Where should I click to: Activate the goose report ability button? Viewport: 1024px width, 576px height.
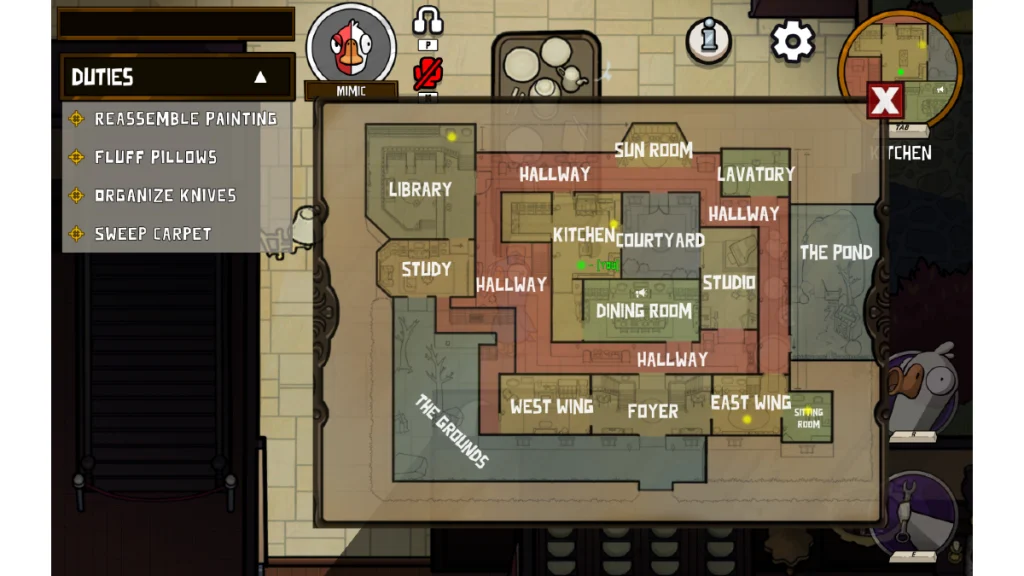pyautogui.click(x=920, y=388)
